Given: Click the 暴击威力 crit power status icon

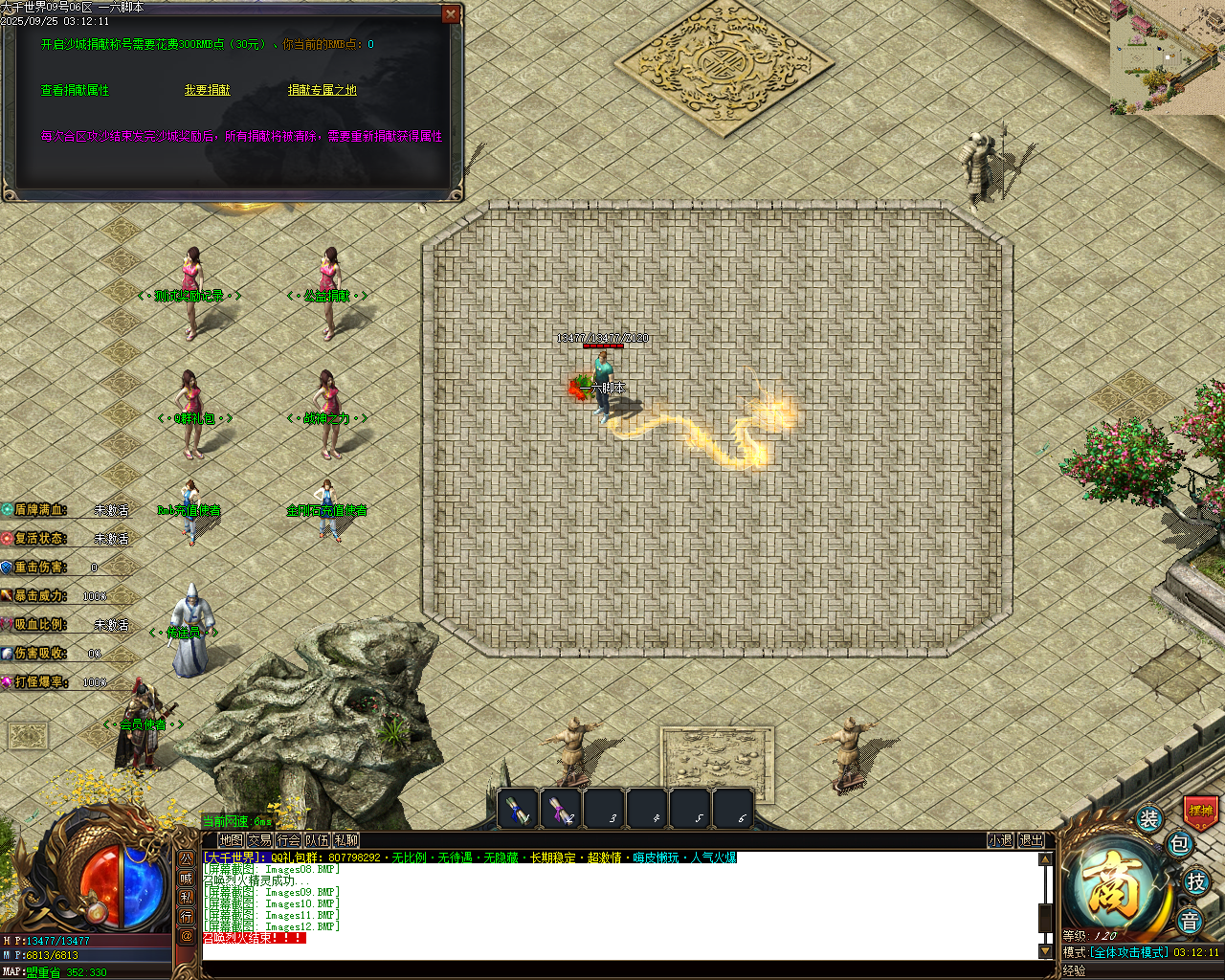Looking at the screenshot, I should 8,593.
